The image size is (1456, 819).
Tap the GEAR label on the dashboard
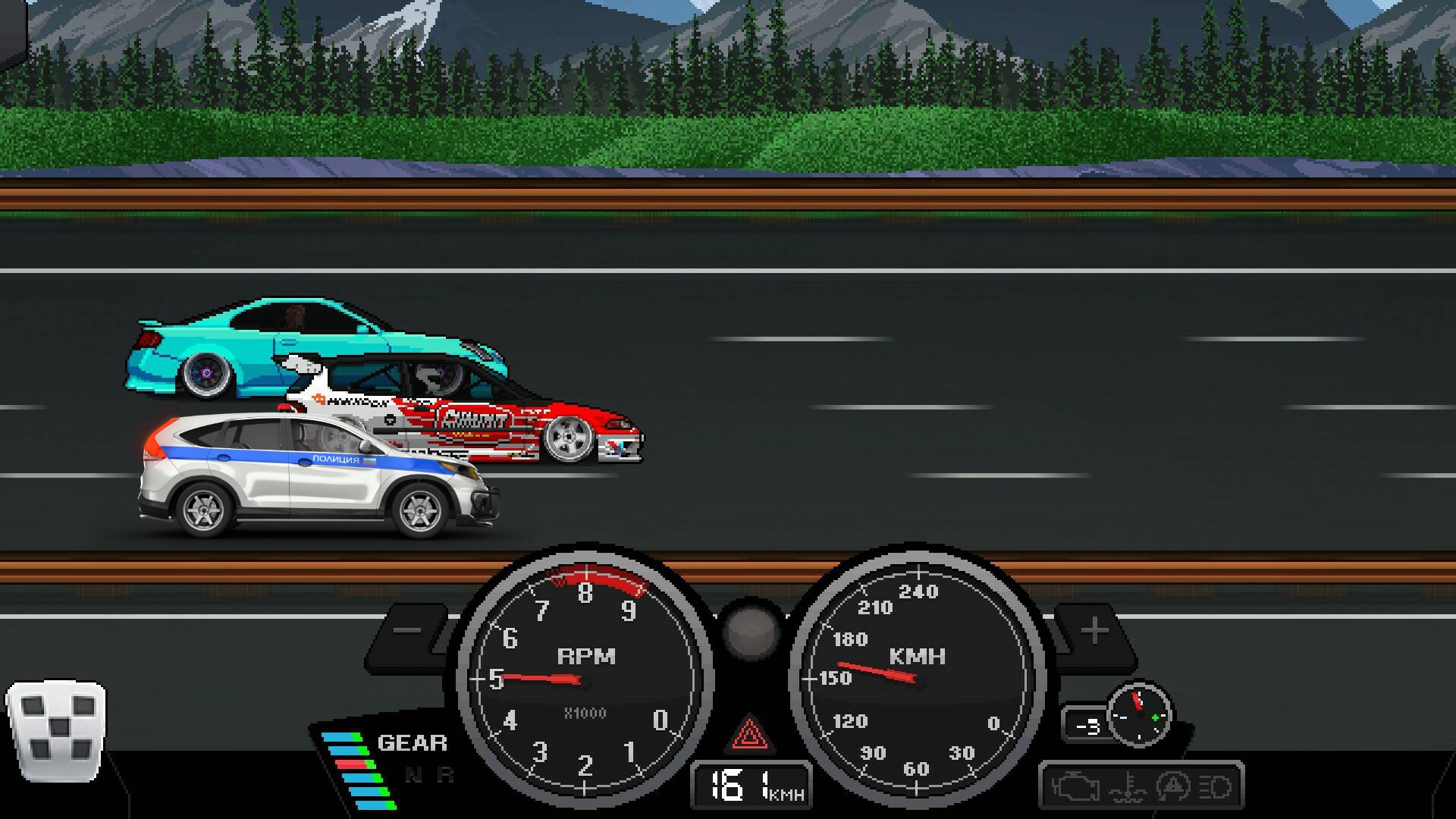click(x=412, y=742)
